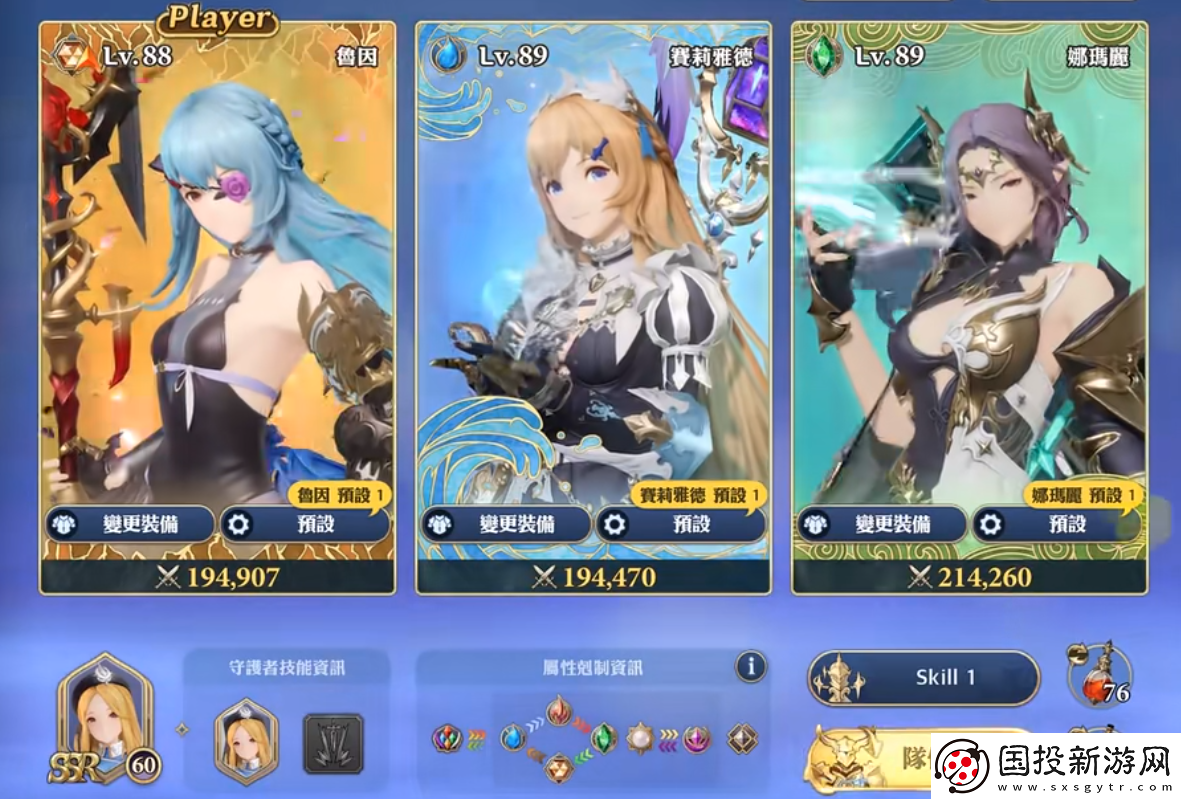
Task: Change equipment for 寶莉雅德
Action: 505,523
